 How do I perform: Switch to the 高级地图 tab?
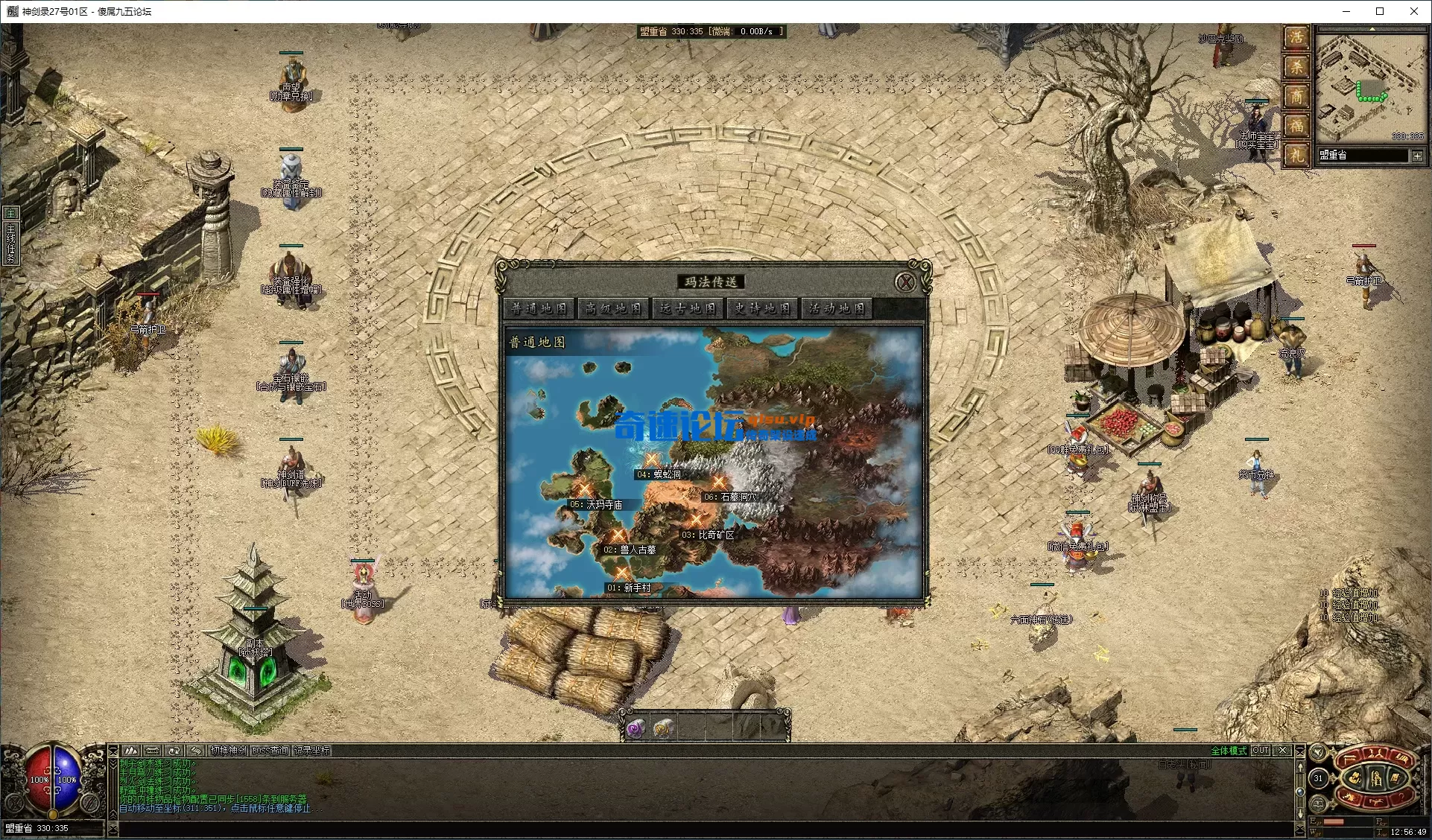pos(613,308)
